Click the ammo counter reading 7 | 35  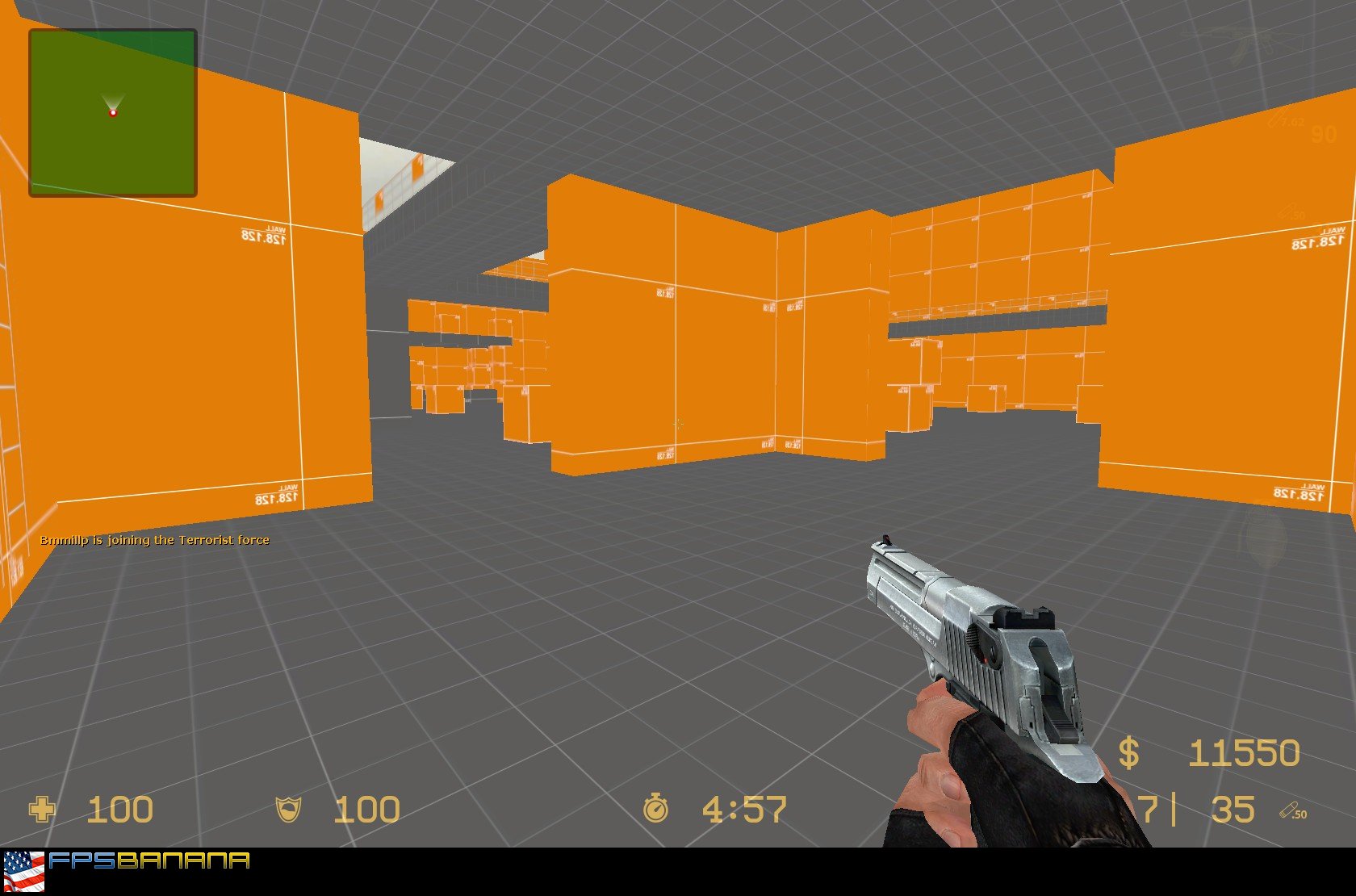(x=1195, y=807)
